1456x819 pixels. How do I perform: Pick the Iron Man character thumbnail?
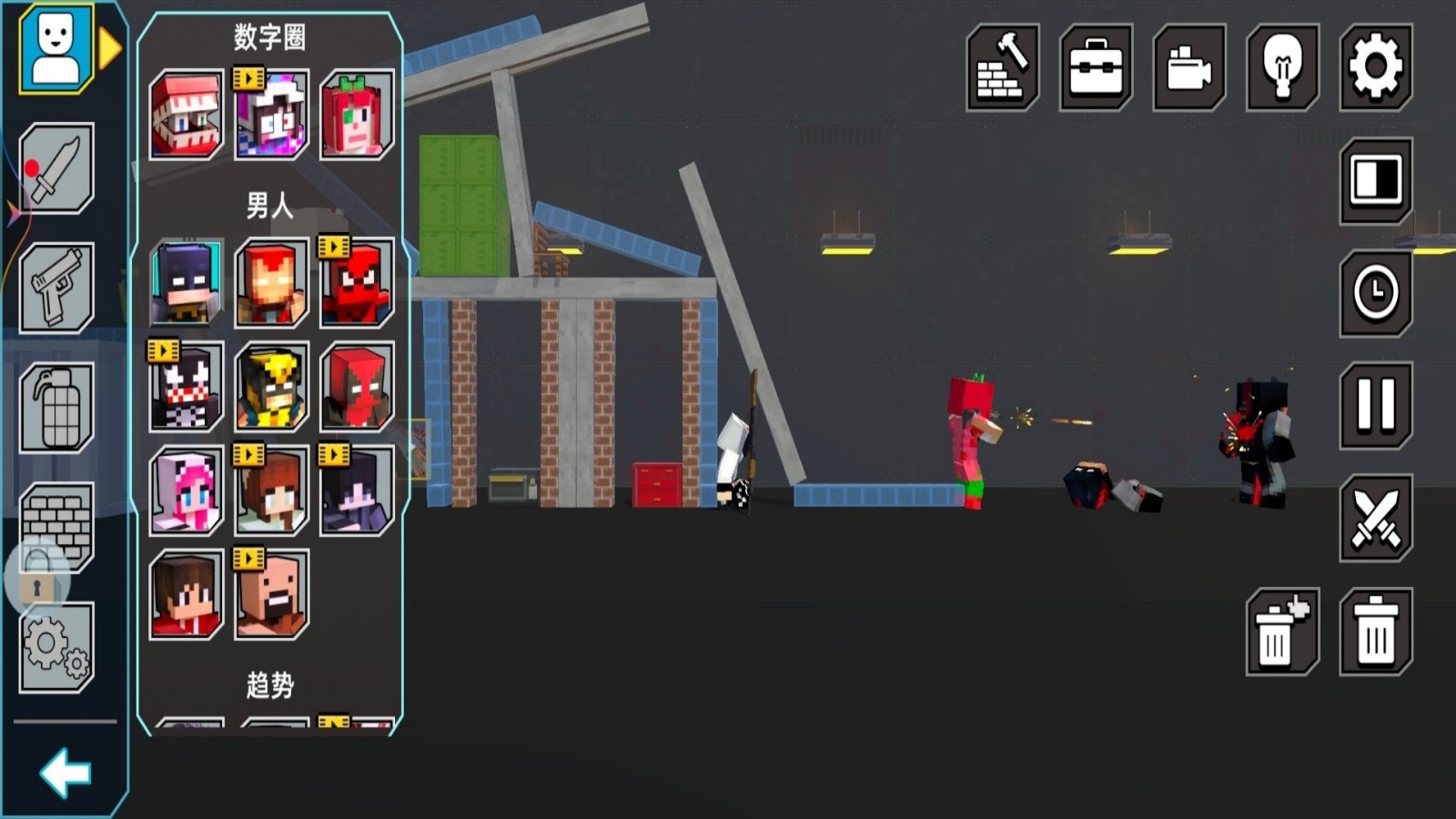click(x=271, y=284)
